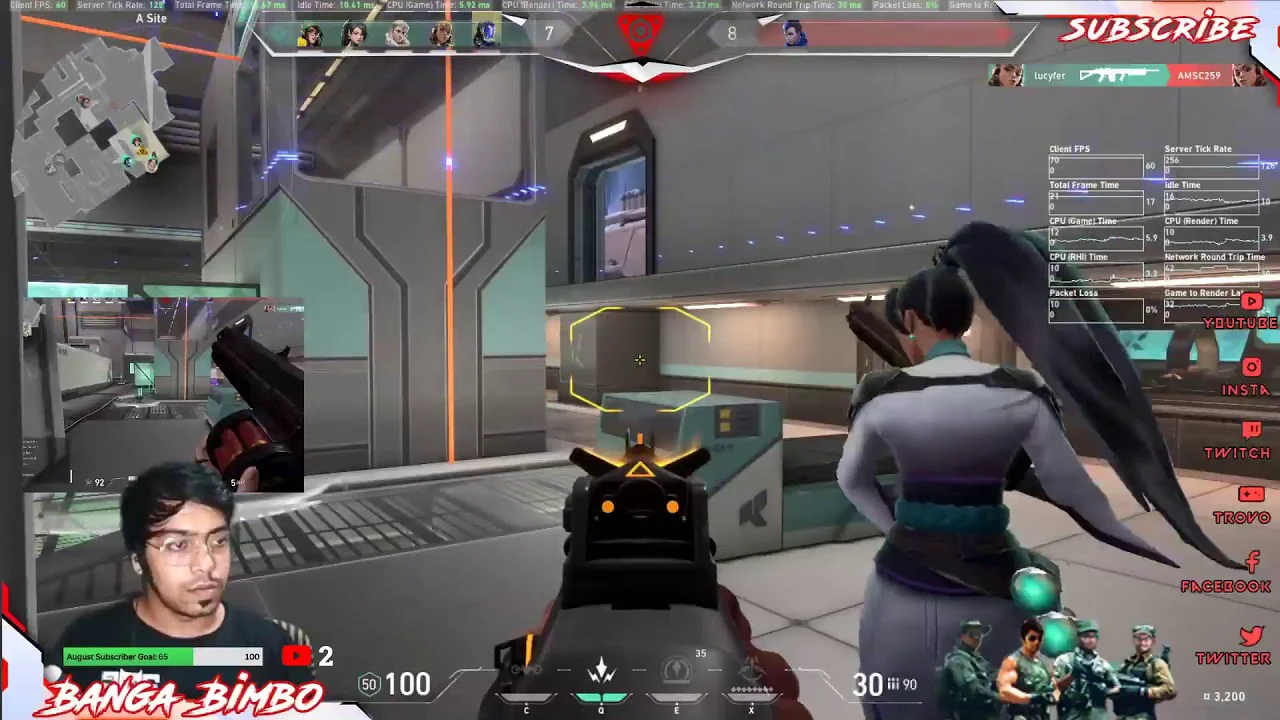
Task: Click the red spike indicator between scores
Action: 640,34
